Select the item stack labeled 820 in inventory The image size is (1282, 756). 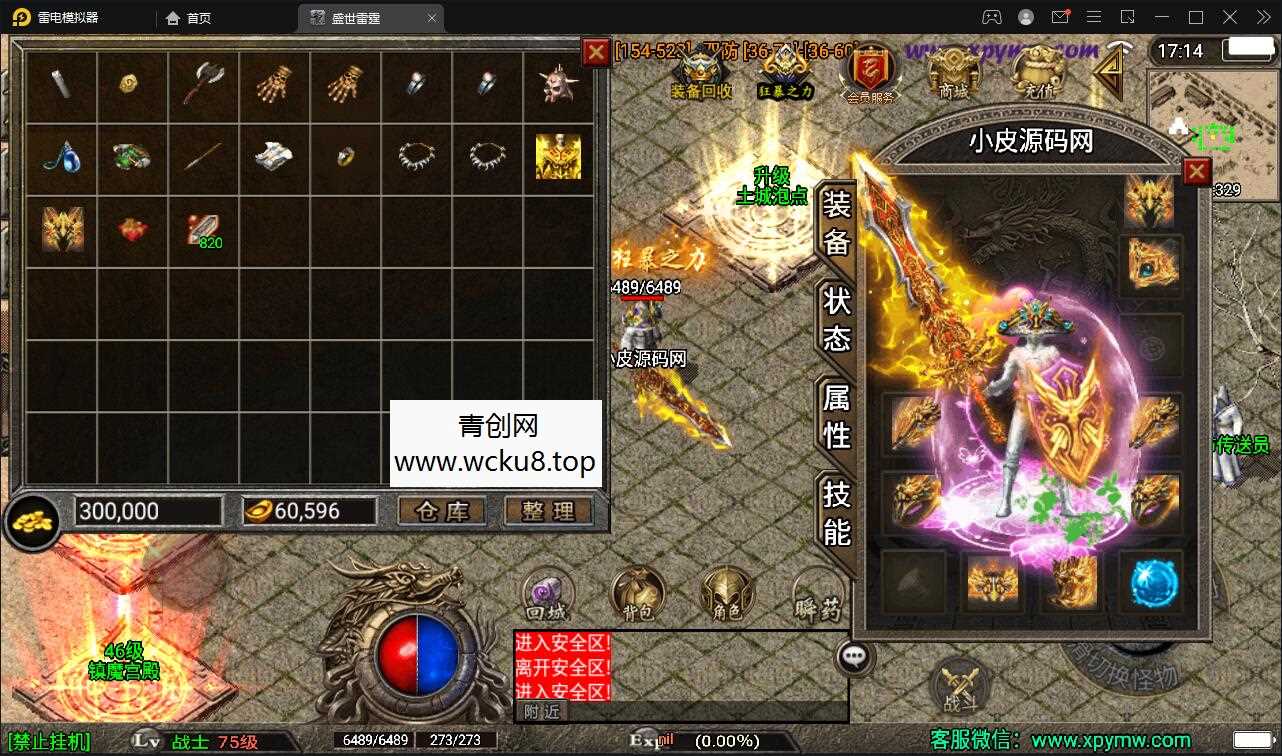click(x=203, y=230)
